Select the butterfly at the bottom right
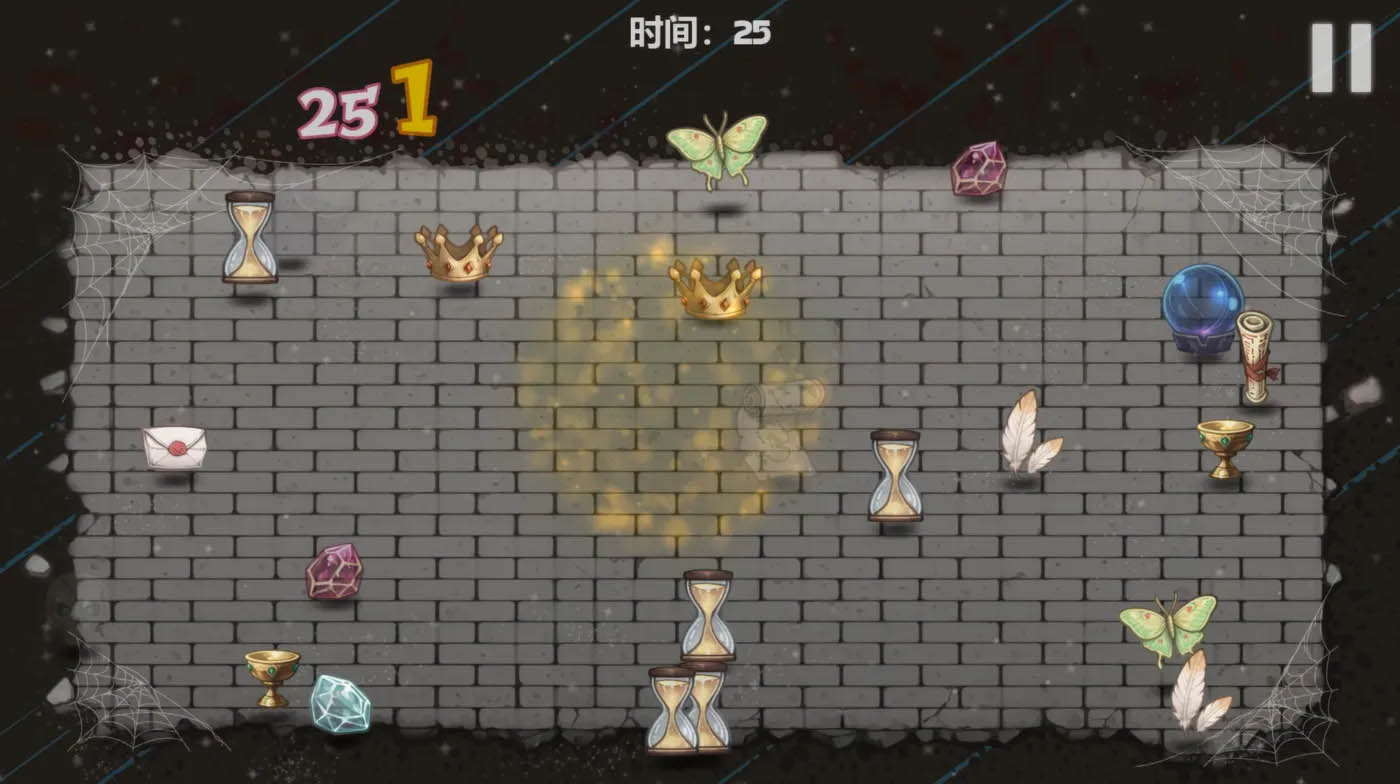1400x784 pixels. 1168,621
